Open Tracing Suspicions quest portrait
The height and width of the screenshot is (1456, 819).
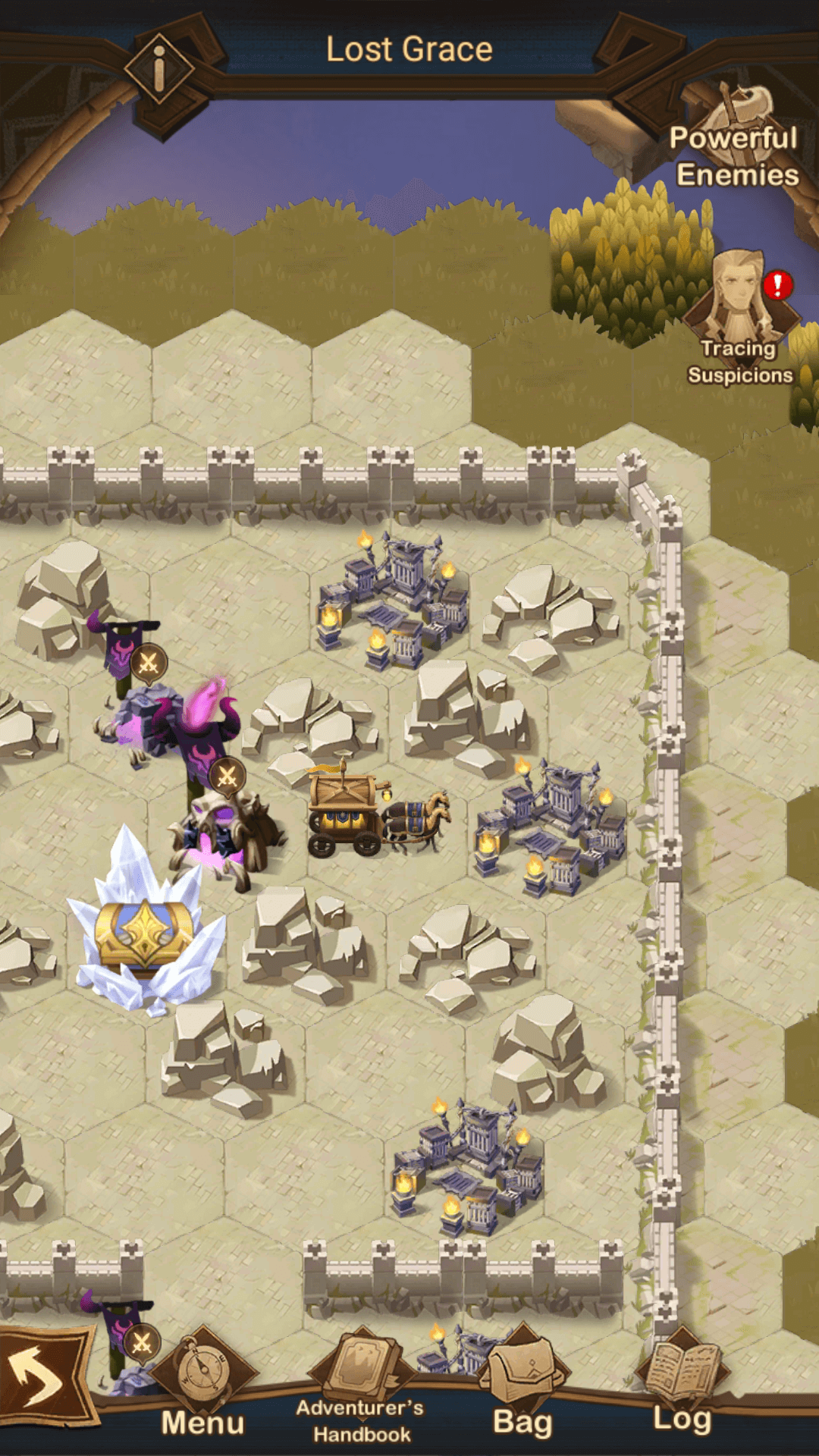click(739, 303)
